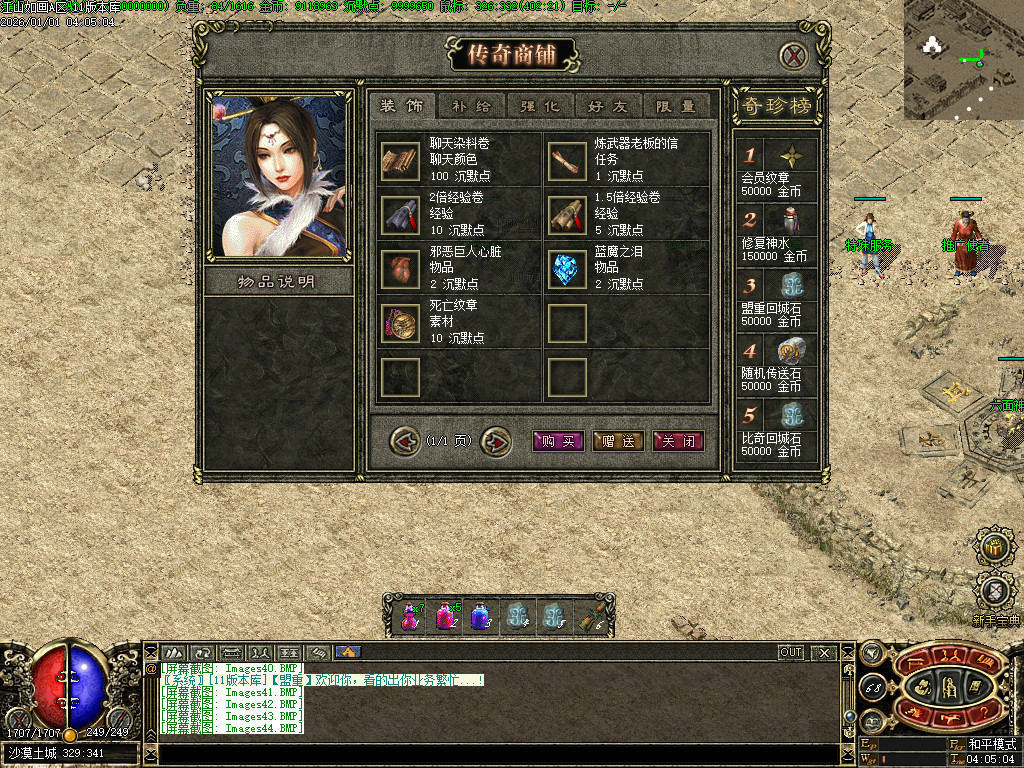Select the 聊天染料卷 item
1024x768 pixels.
pos(400,161)
